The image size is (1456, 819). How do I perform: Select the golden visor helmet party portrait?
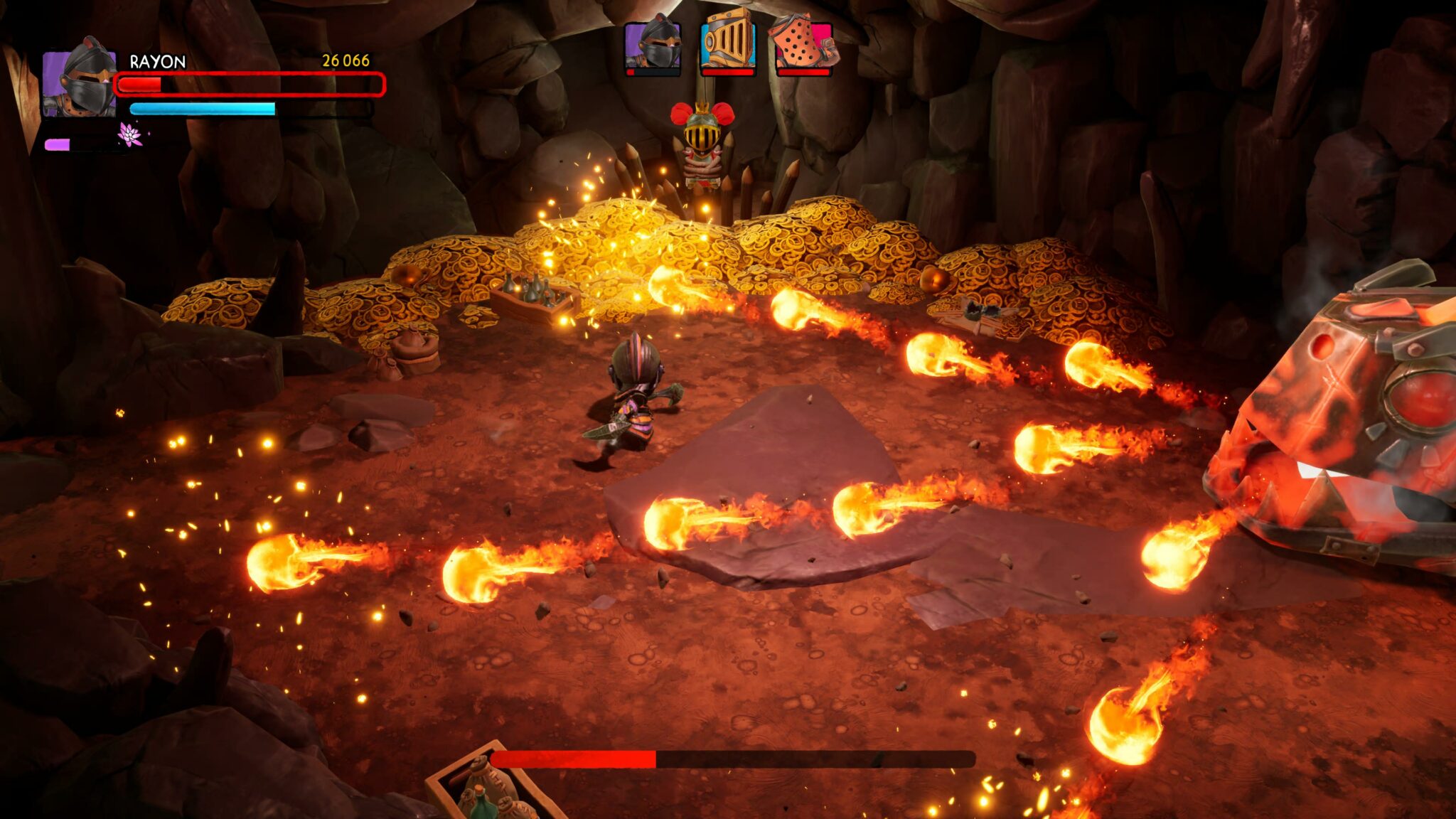(727, 47)
